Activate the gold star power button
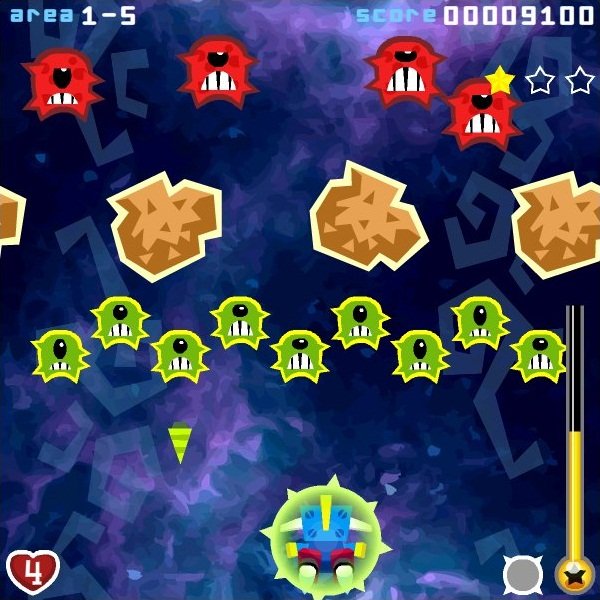Image resolution: width=600 pixels, height=600 pixels. 575,575
